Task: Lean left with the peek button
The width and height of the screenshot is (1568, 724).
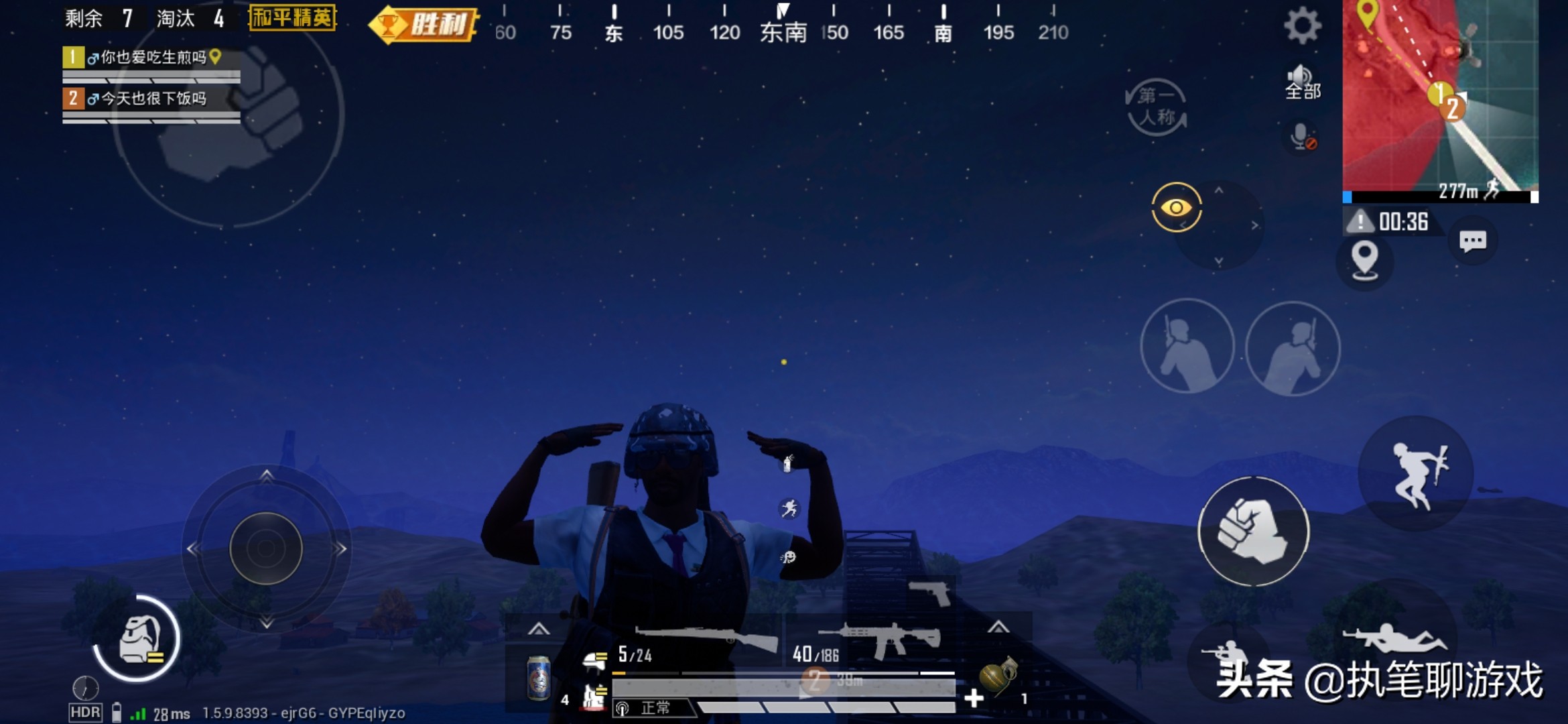Action: click(x=1187, y=347)
